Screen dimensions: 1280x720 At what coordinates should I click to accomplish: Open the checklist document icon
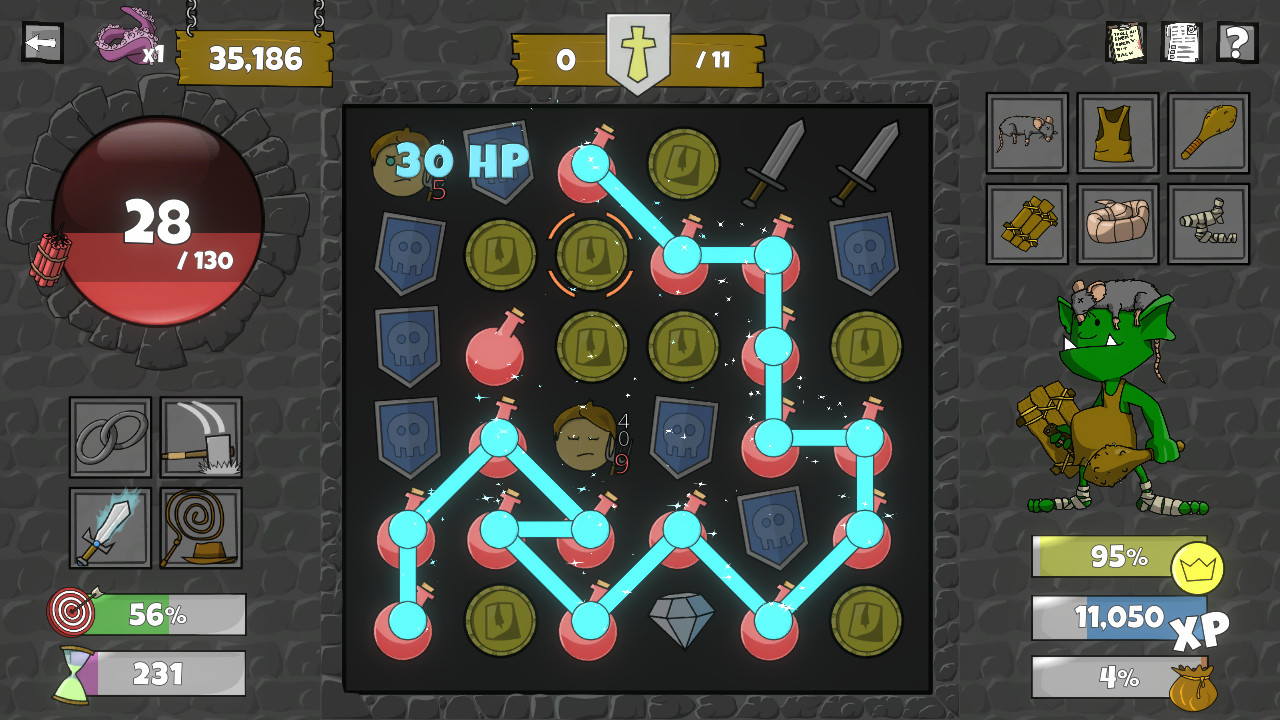pos(1181,44)
